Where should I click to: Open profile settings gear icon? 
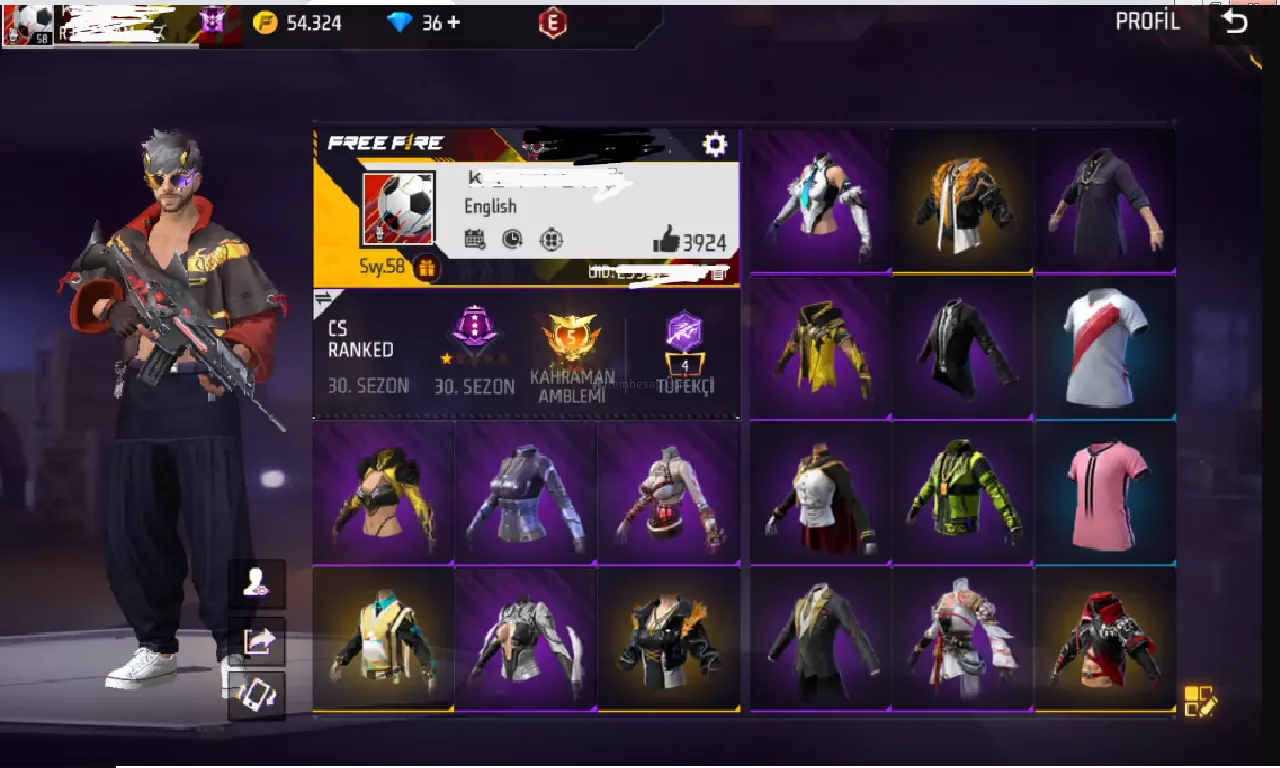click(x=714, y=145)
